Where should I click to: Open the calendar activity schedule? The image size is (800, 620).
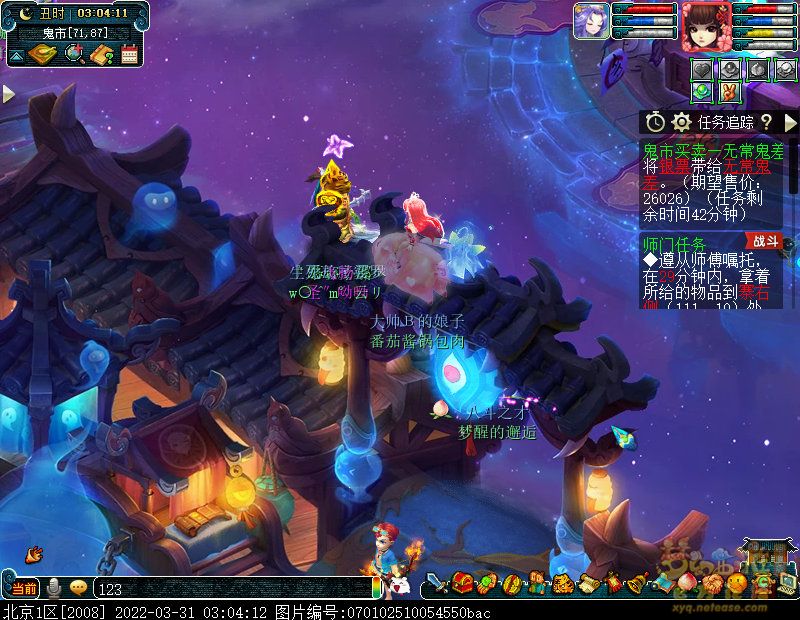click(129, 54)
